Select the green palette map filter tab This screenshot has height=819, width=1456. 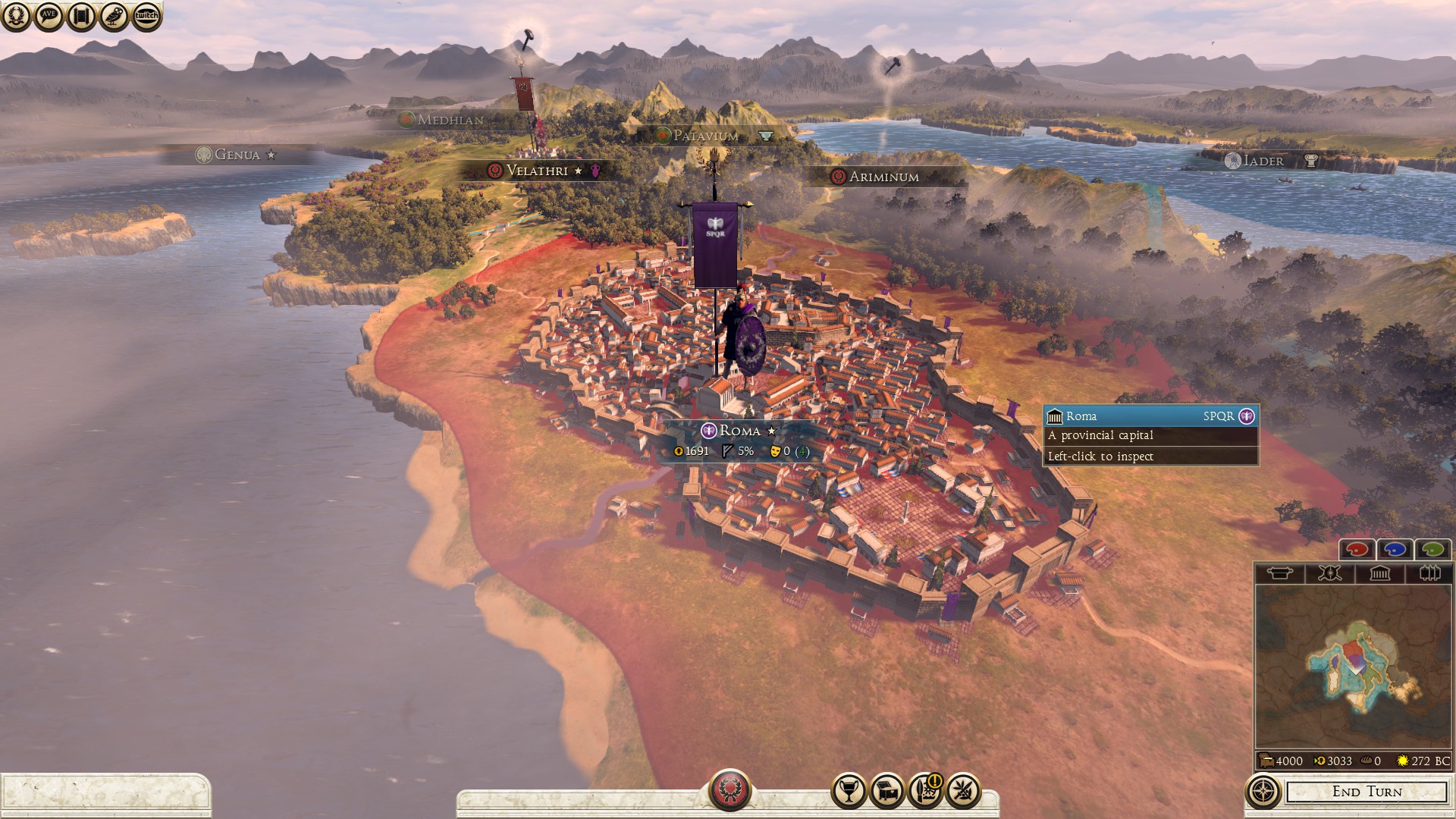(1432, 549)
